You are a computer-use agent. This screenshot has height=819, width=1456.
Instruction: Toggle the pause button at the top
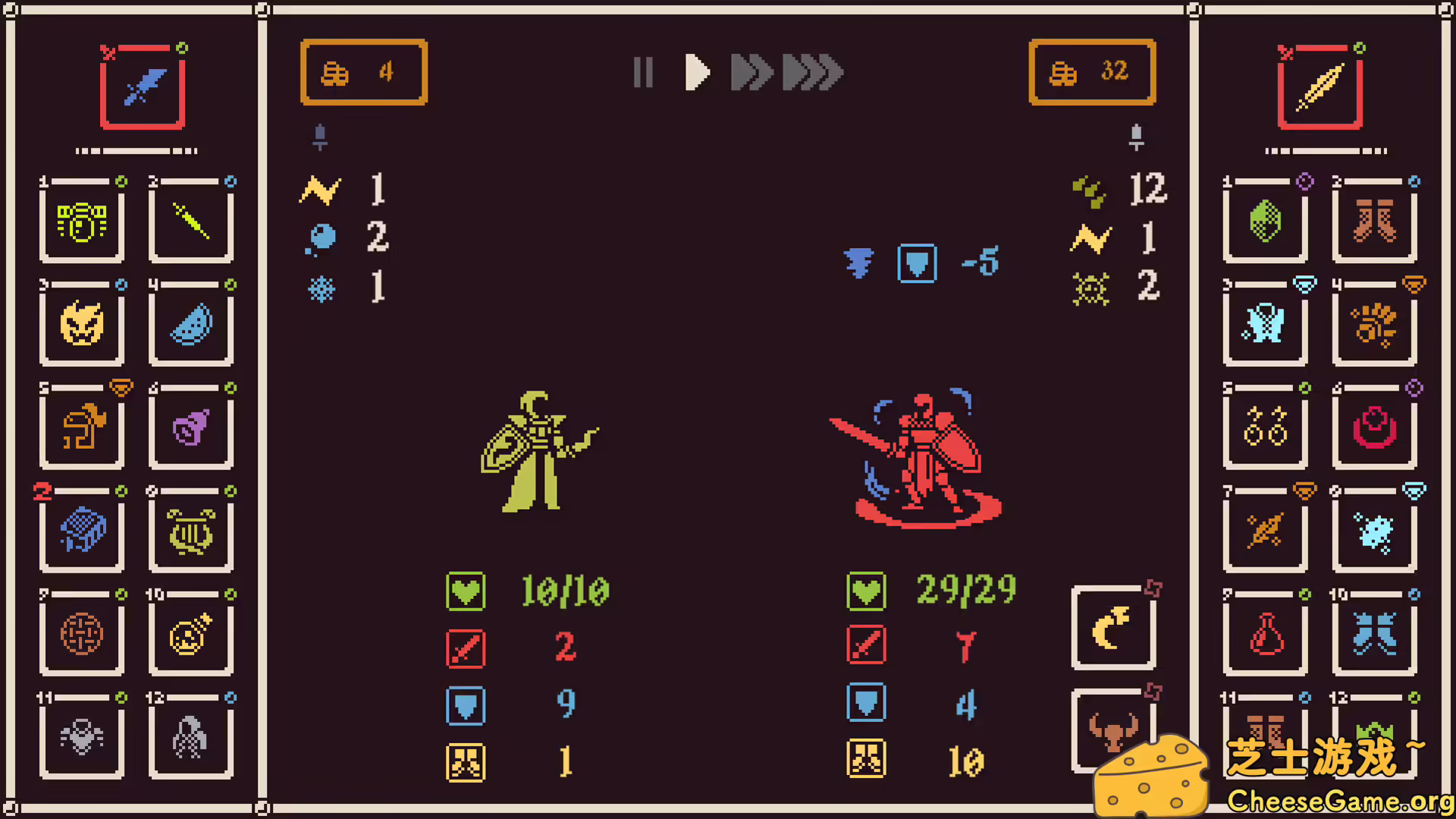click(x=643, y=72)
